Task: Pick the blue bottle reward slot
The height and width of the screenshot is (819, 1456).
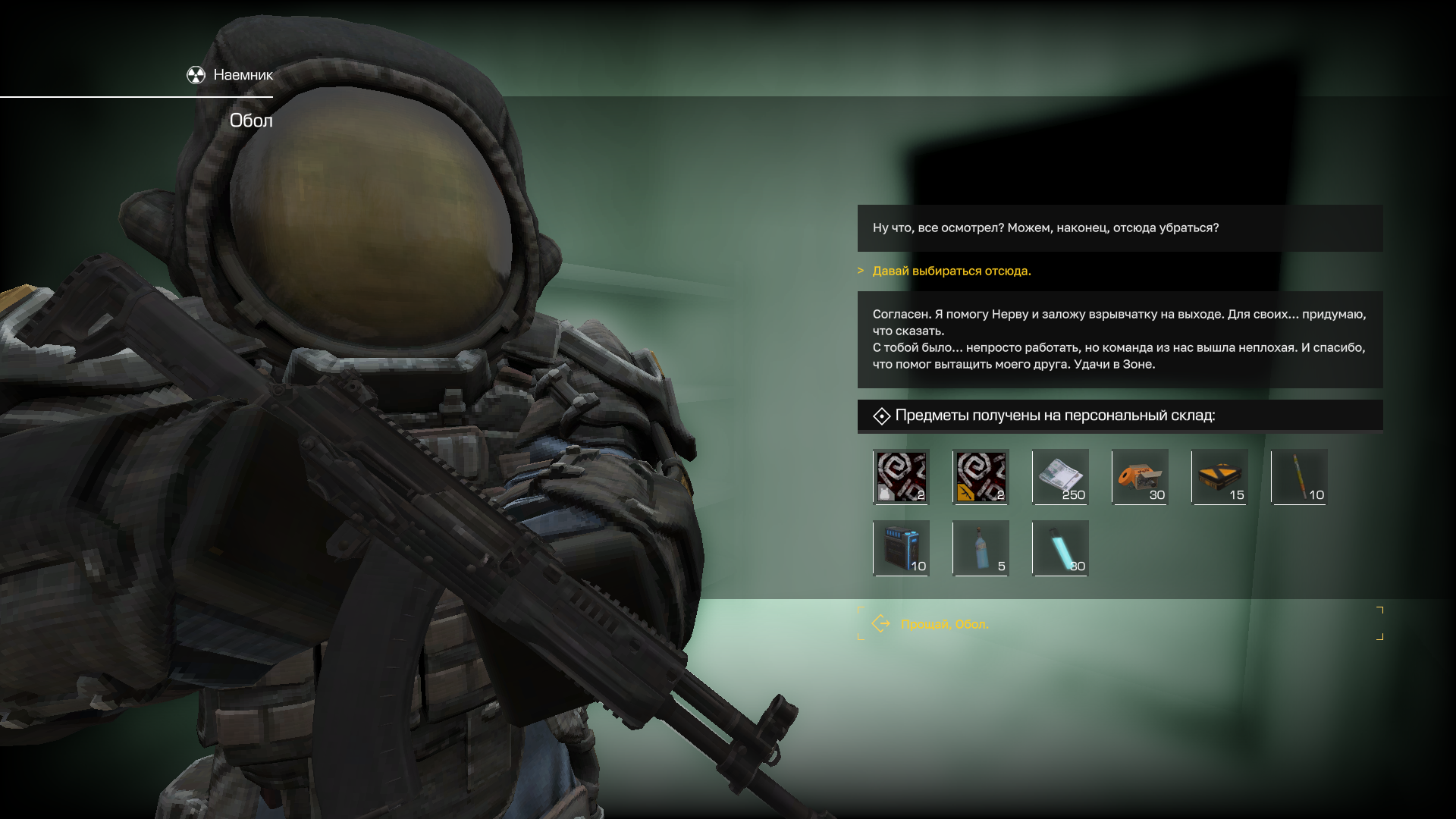Action: [x=981, y=548]
